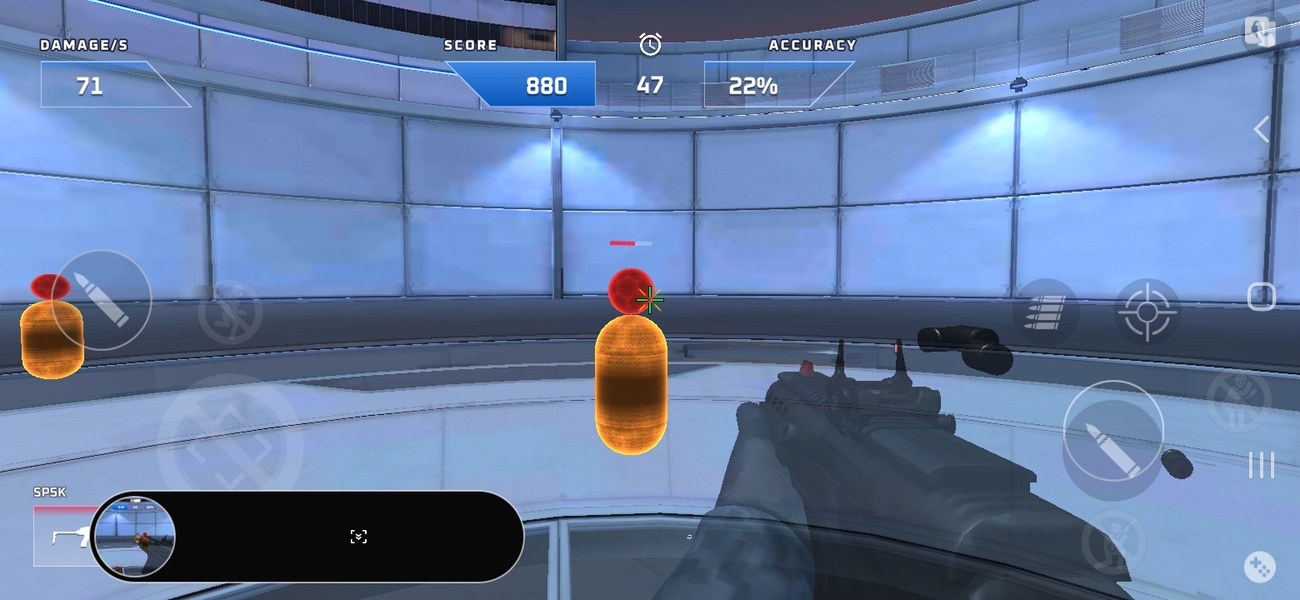1300x600 pixels.
Task: Tap the Android back arrow
Action: (x=1261, y=129)
